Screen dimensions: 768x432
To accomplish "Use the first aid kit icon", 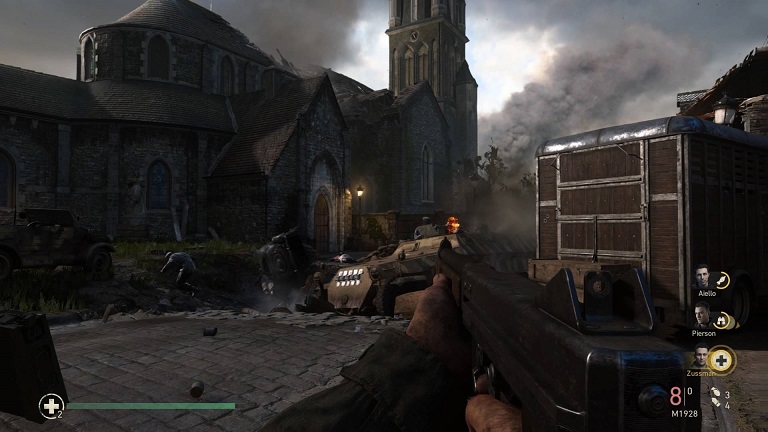I will pyautogui.click(x=50, y=405).
